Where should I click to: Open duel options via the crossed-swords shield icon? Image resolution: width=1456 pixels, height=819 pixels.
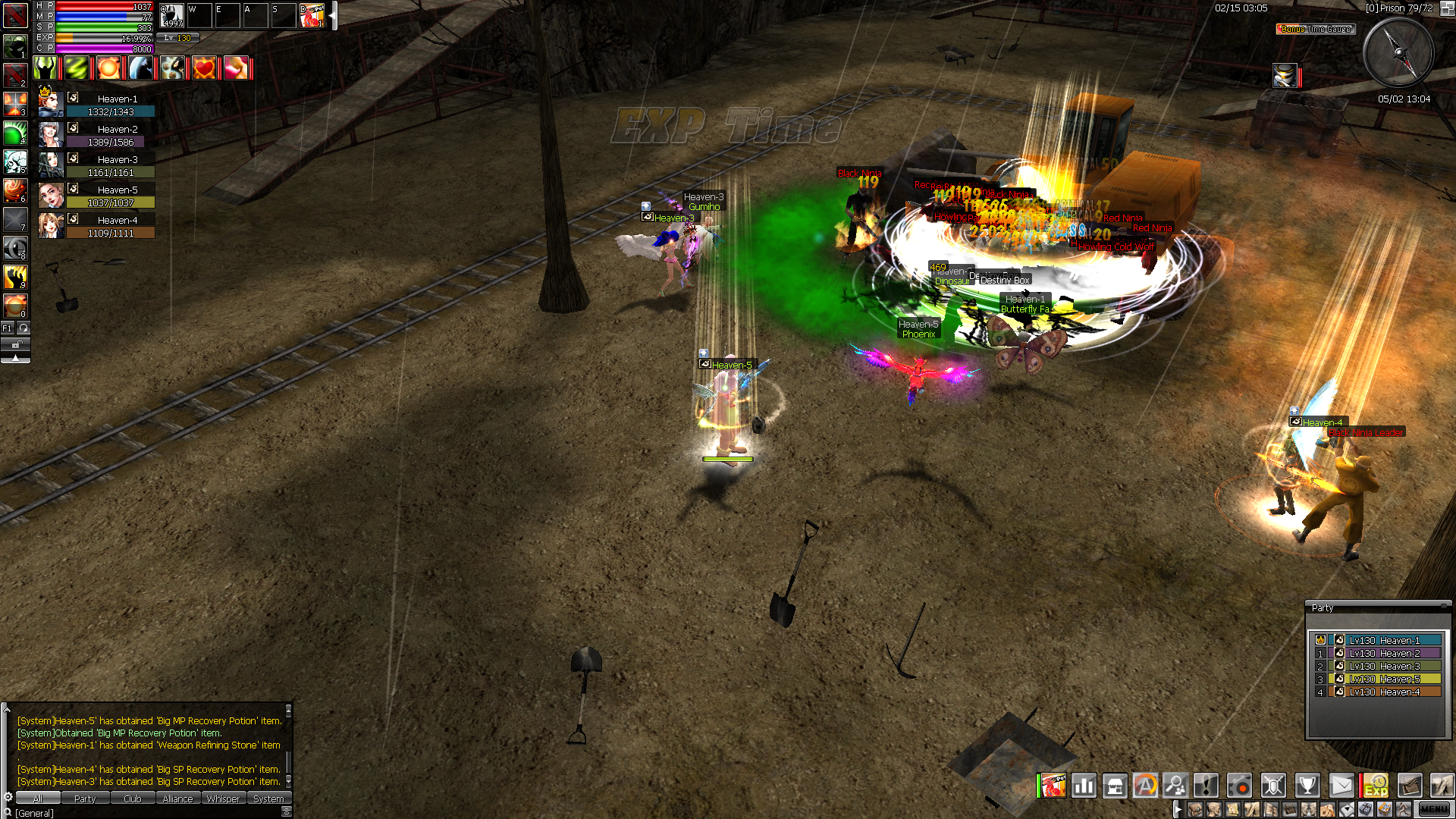[1273, 786]
